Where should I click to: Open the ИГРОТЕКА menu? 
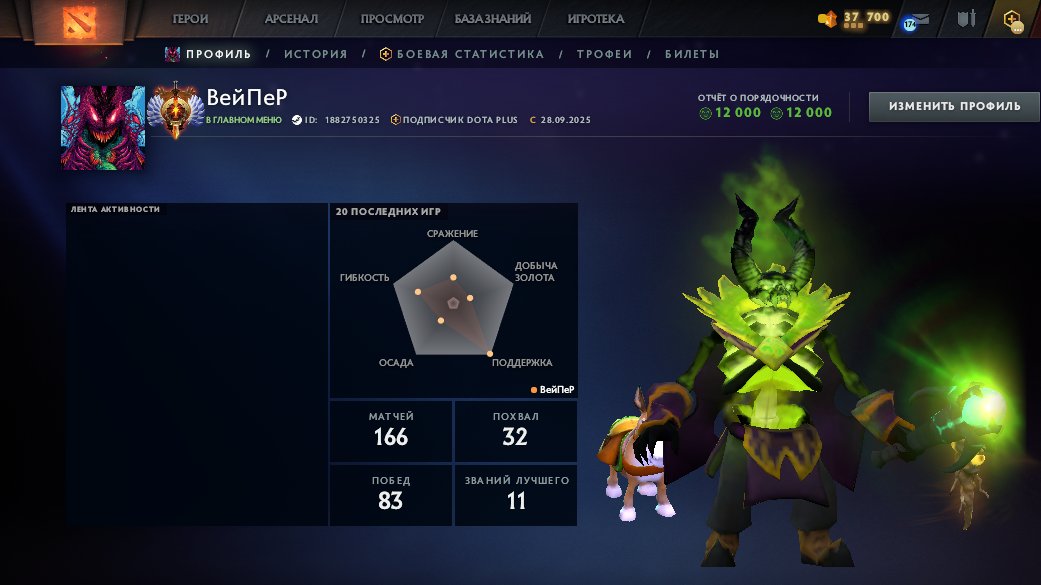pos(595,19)
